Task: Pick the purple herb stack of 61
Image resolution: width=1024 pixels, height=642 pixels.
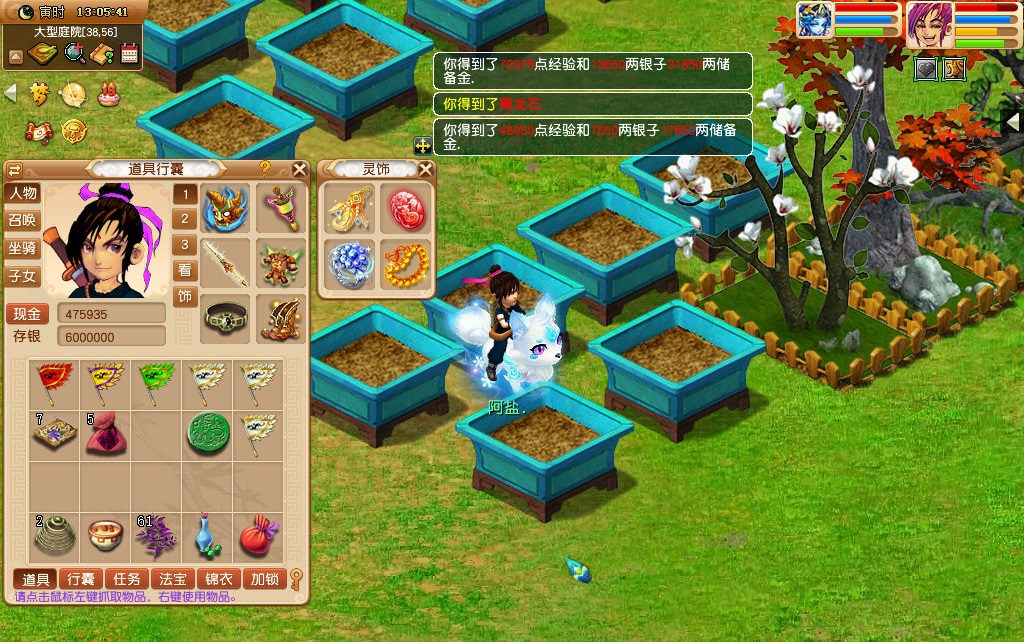Action: coord(156,537)
